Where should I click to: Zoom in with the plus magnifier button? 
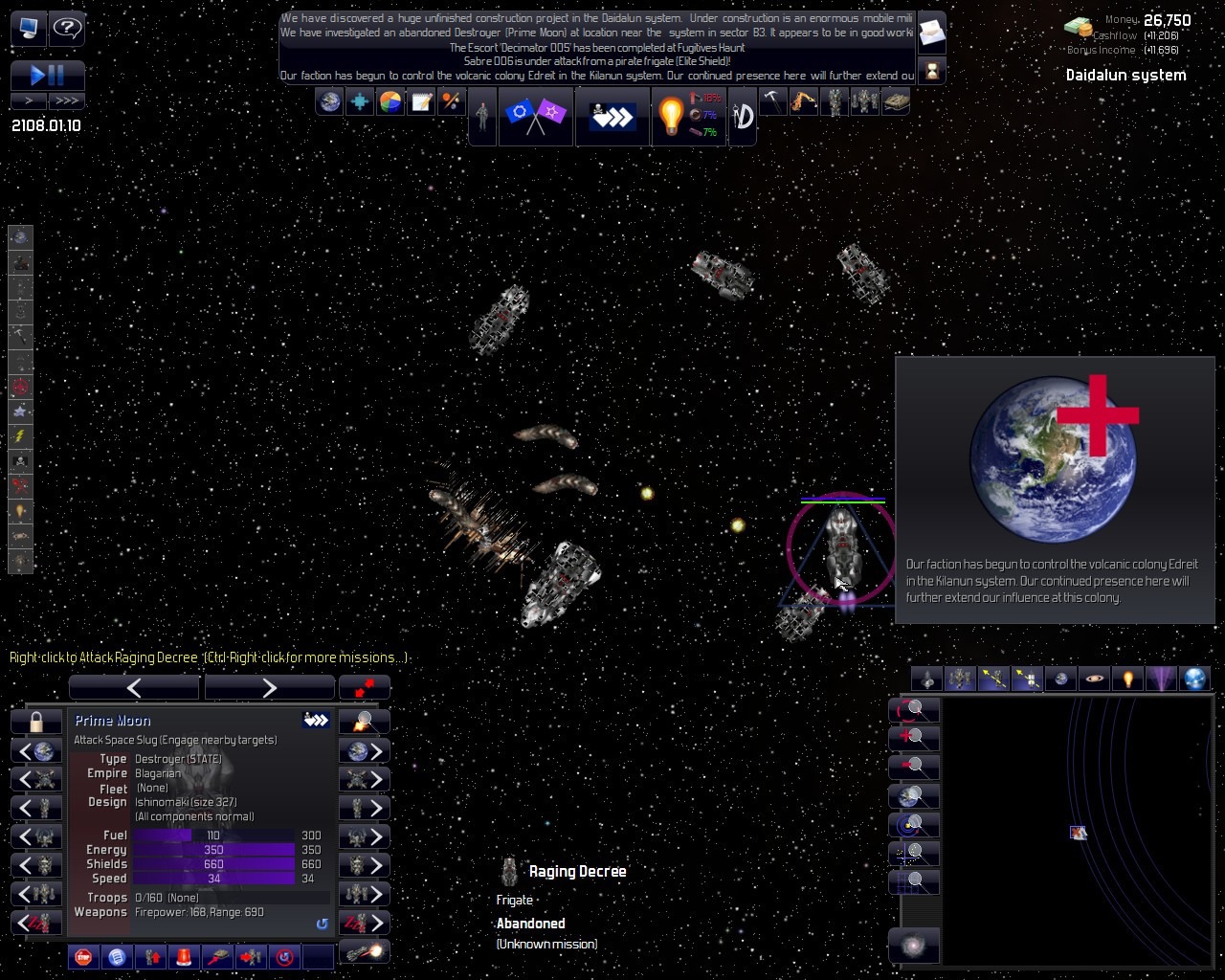914,738
